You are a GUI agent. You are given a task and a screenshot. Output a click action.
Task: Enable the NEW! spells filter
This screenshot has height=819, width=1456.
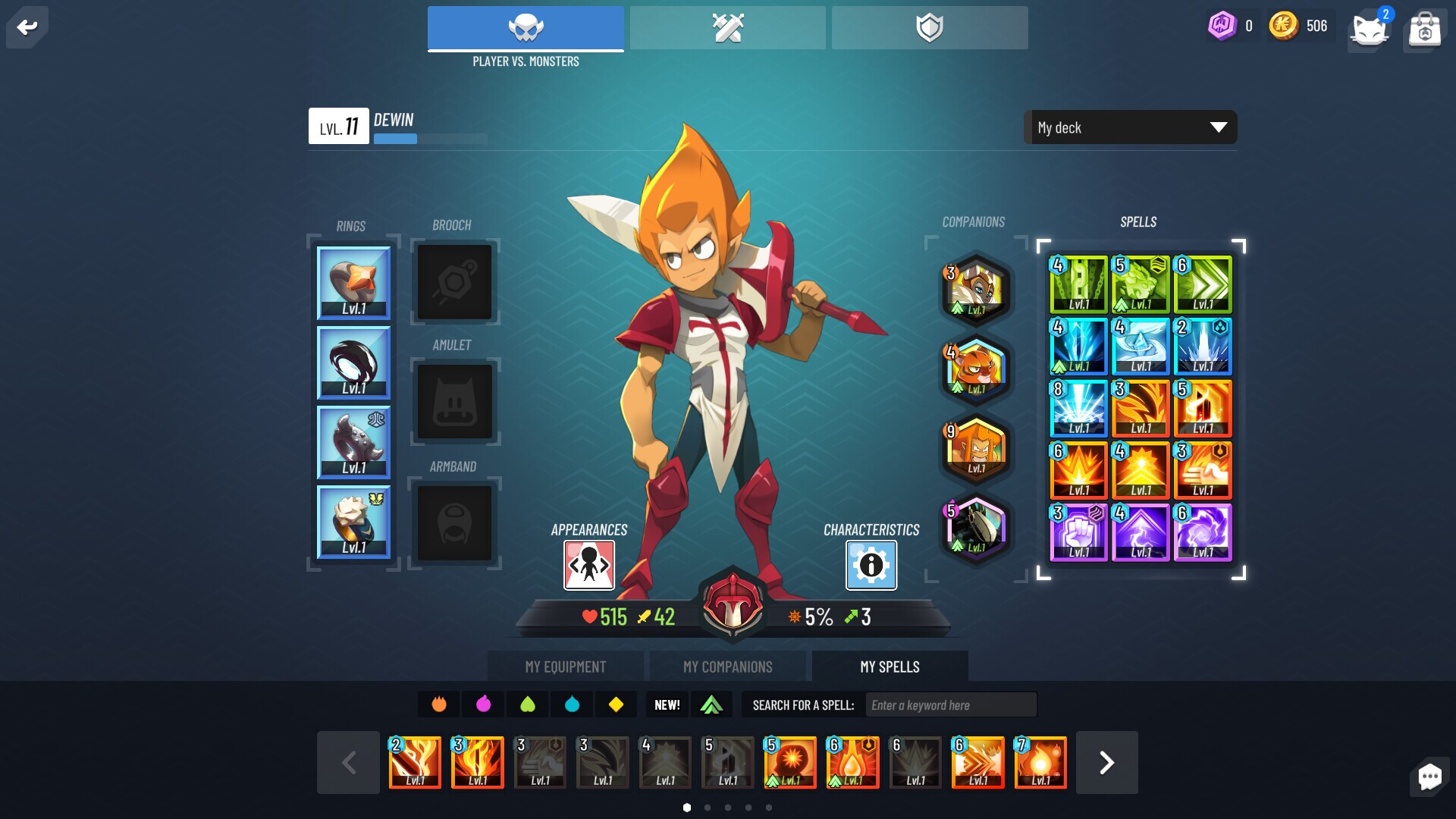pos(667,704)
